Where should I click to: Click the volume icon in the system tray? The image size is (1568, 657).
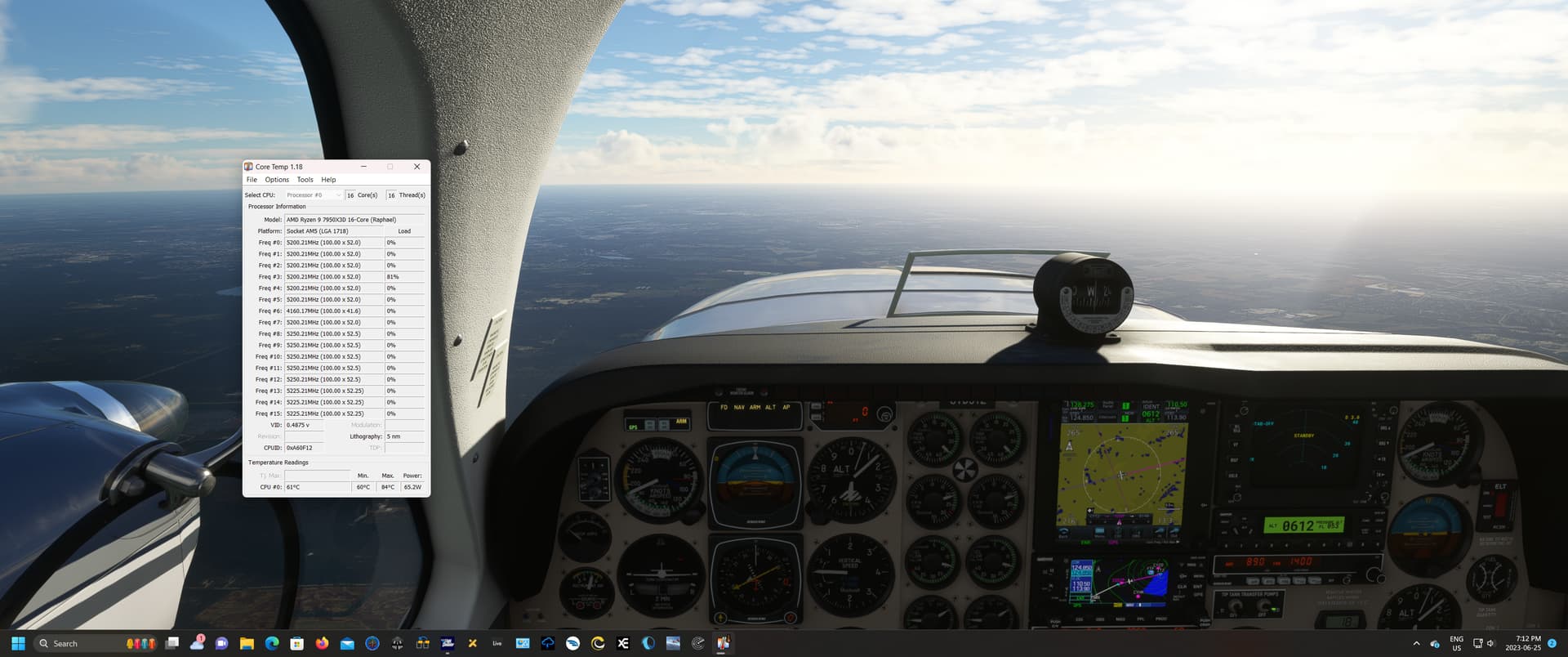coord(1490,643)
